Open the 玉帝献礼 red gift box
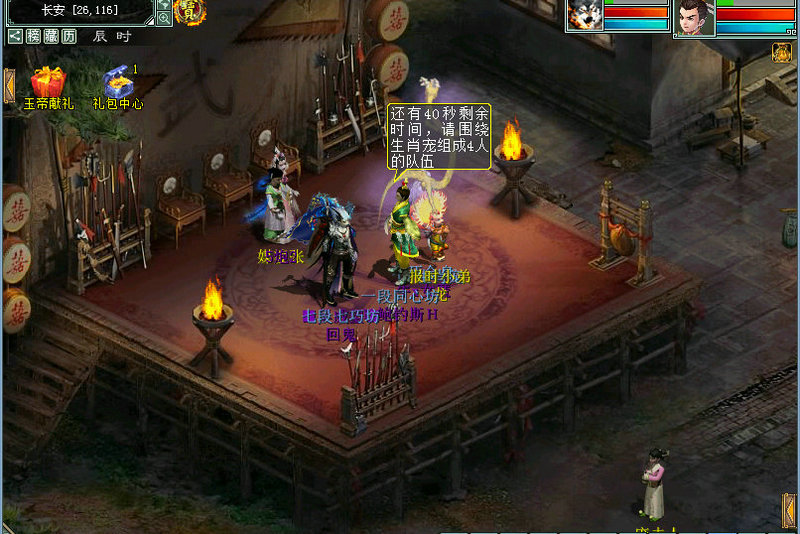The height and width of the screenshot is (534, 800). pyautogui.click(x=46, y=80)
